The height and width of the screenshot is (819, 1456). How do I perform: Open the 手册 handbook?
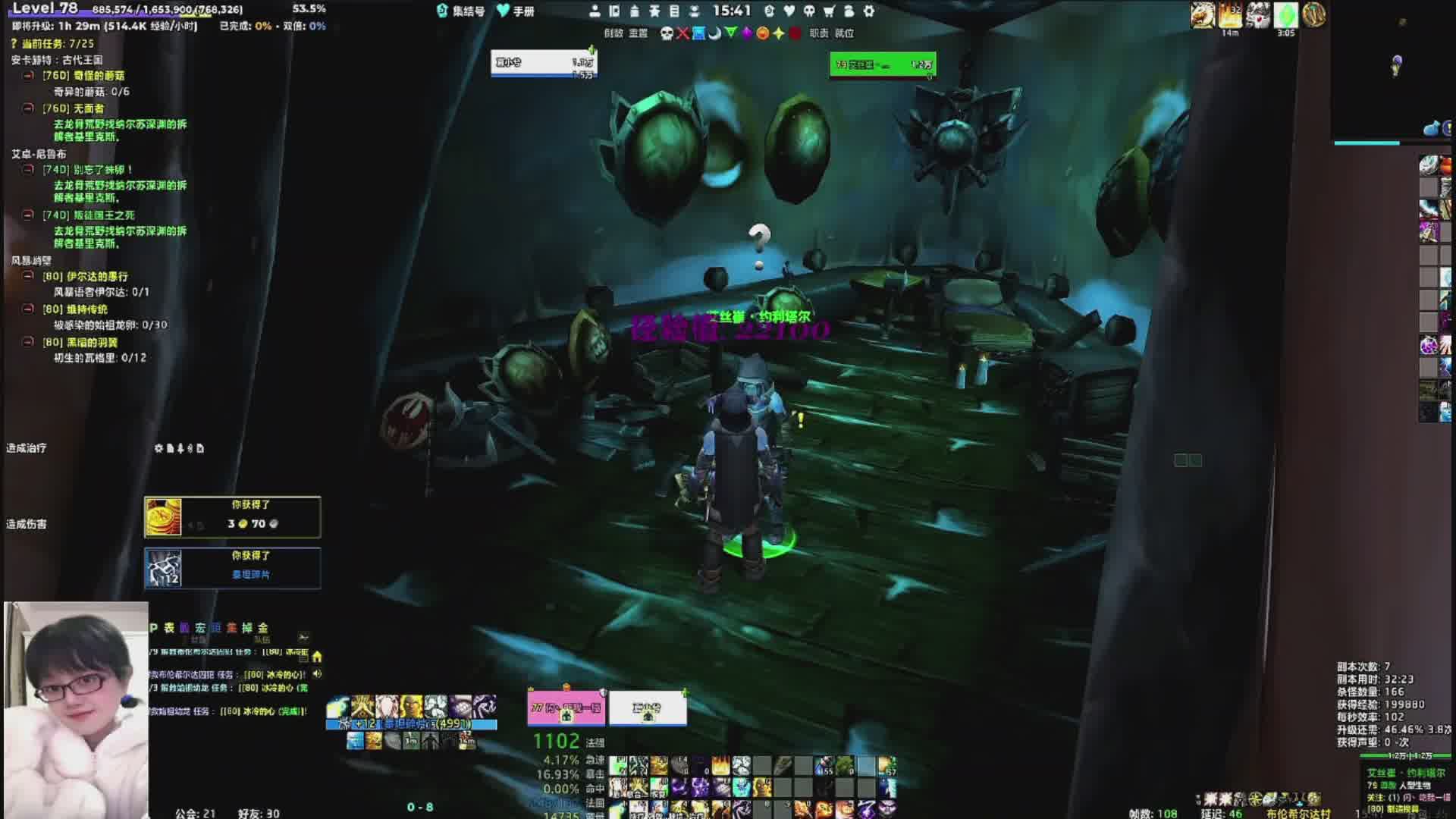[516, 11]
